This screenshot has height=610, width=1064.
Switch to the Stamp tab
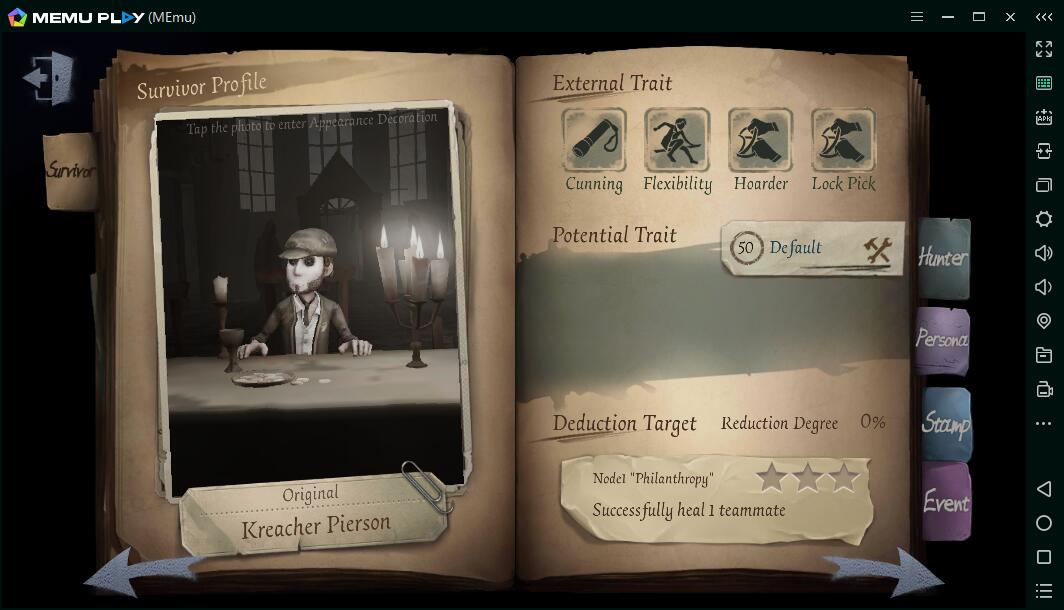click(945, 423)
